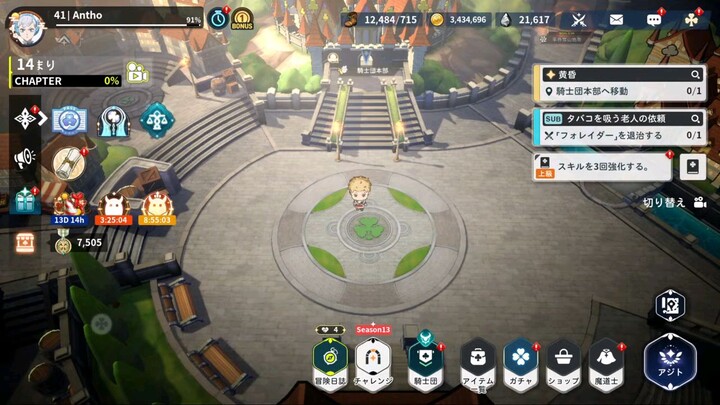
Task: Open the chat speech bubble
Action: tap(654, 19)
